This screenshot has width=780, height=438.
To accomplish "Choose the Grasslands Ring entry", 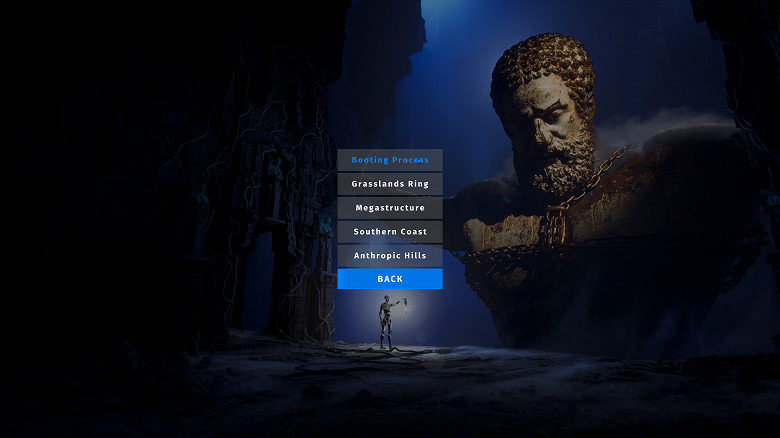I will coord(390,184).
